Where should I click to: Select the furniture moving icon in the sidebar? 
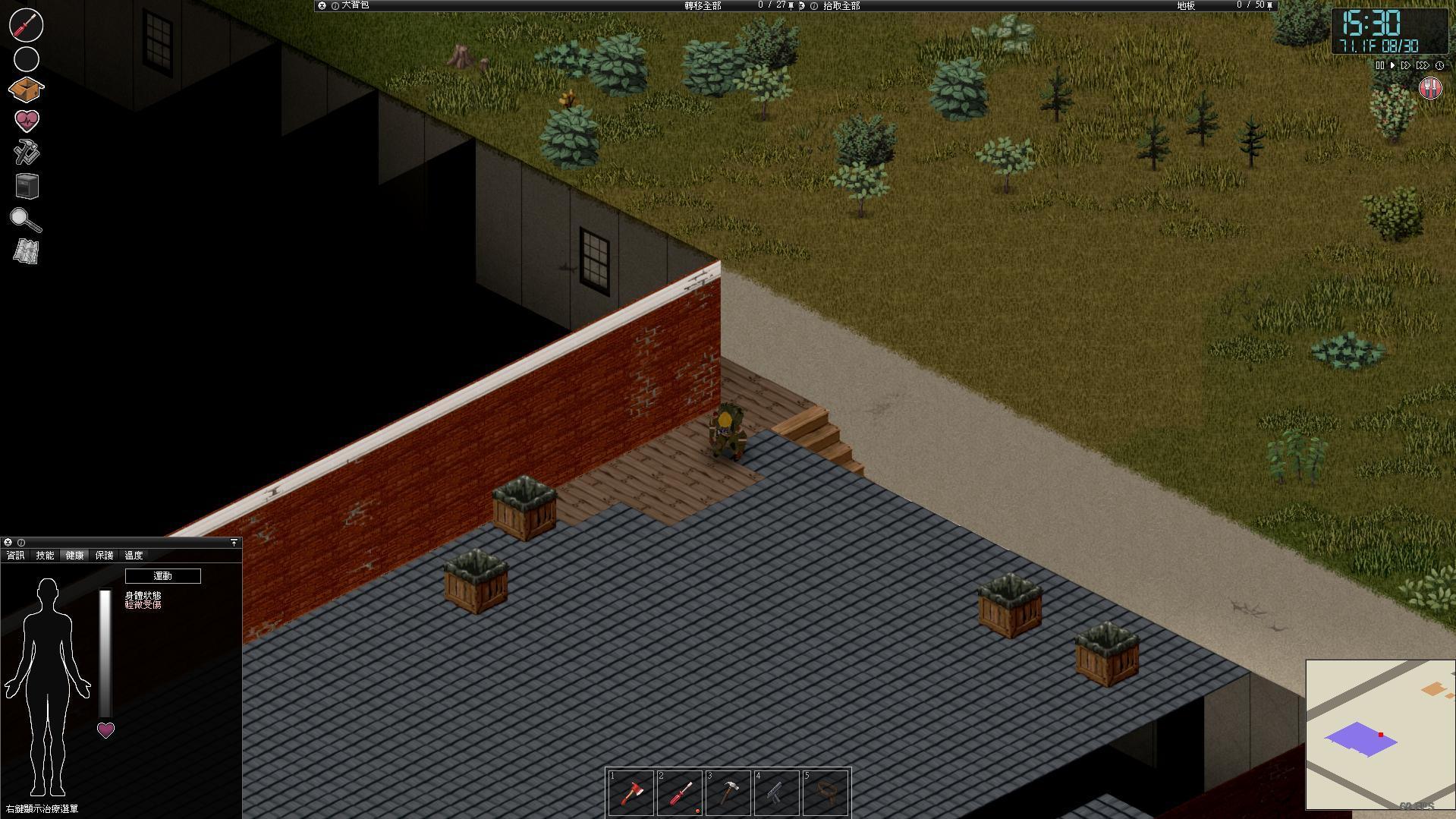(x=27, y=187)
